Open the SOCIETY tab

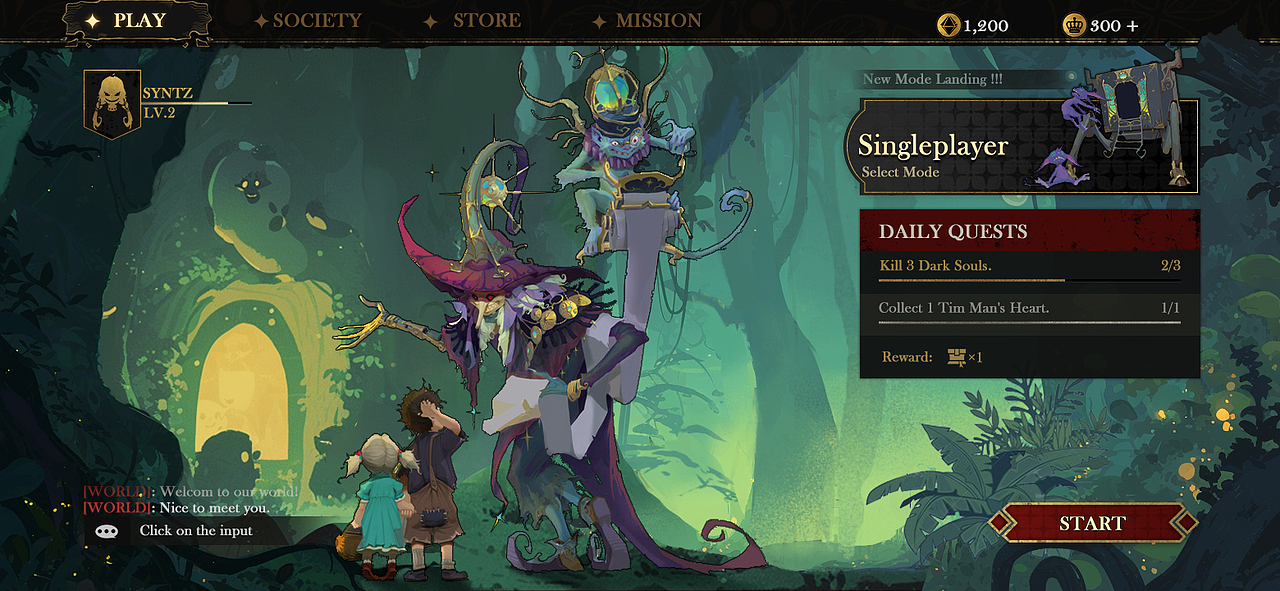pyautogui.click(x=309, y=21)
